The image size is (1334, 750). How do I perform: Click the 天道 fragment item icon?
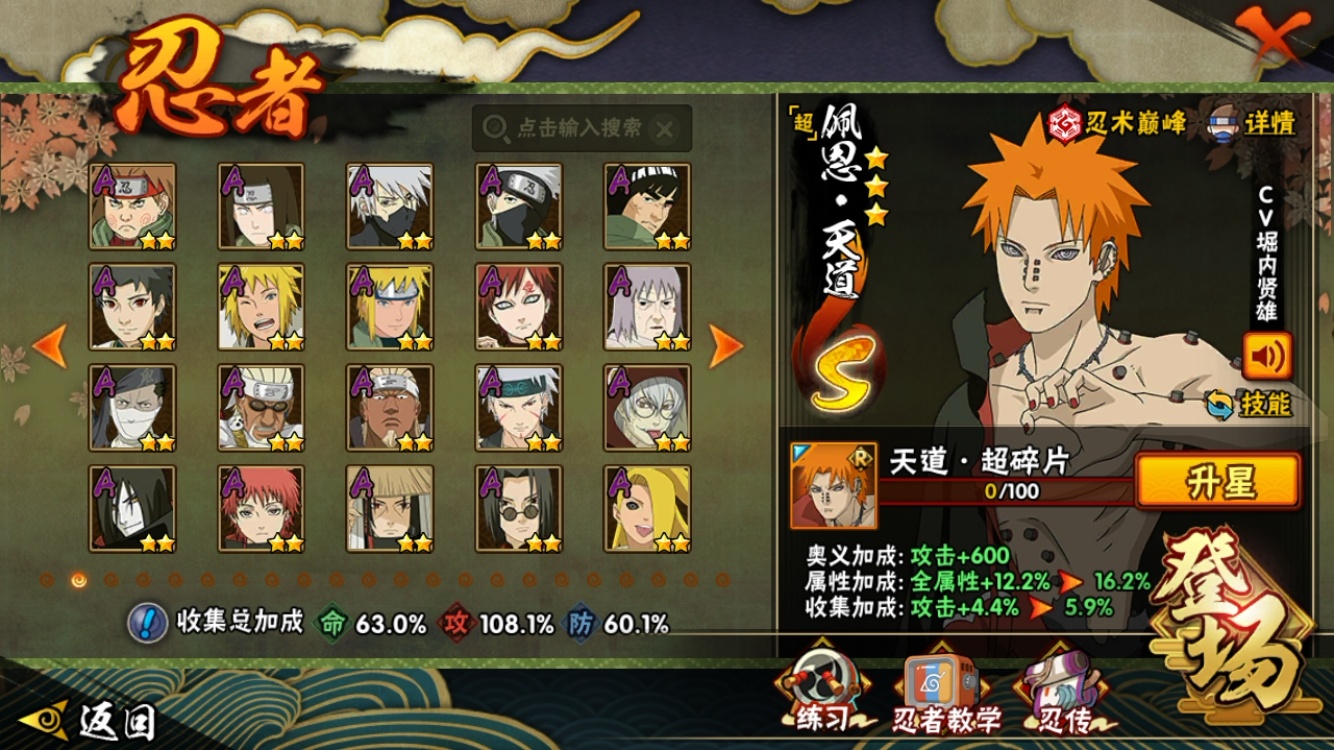click(x=833, y=486)
